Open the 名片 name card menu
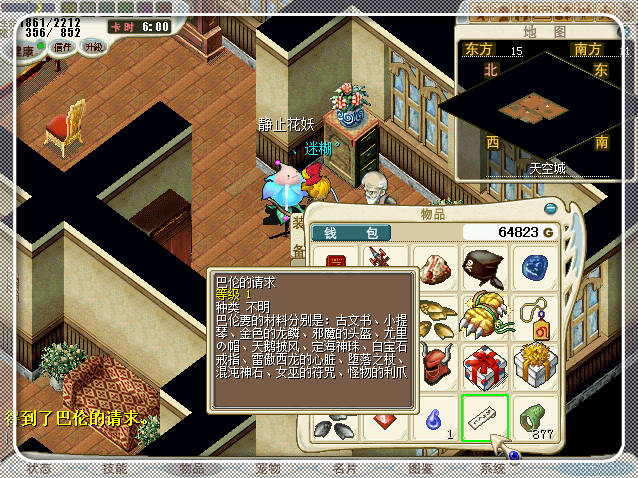 coord(344,468)
